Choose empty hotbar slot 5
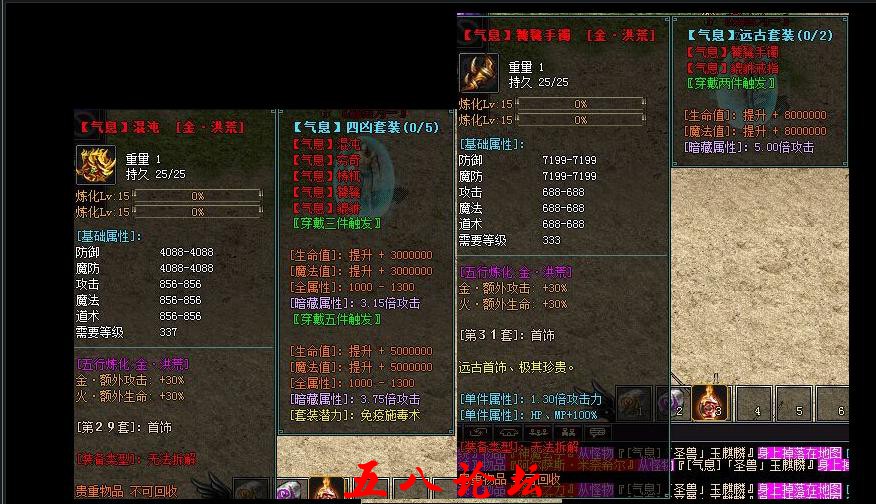 (x=795, y=402)
